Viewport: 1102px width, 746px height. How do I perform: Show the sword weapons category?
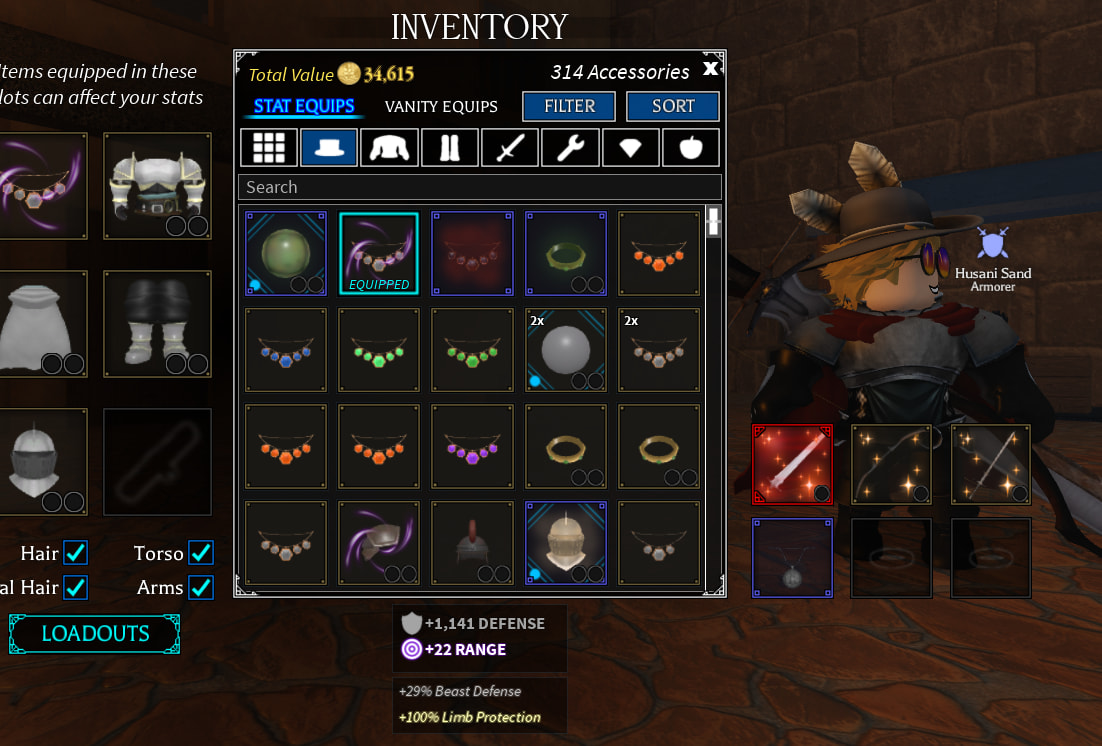coord(510,148)
